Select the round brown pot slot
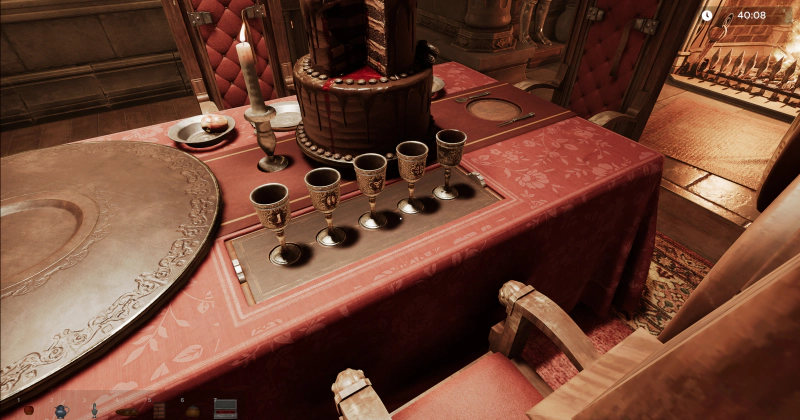 (x=192, y=410)
